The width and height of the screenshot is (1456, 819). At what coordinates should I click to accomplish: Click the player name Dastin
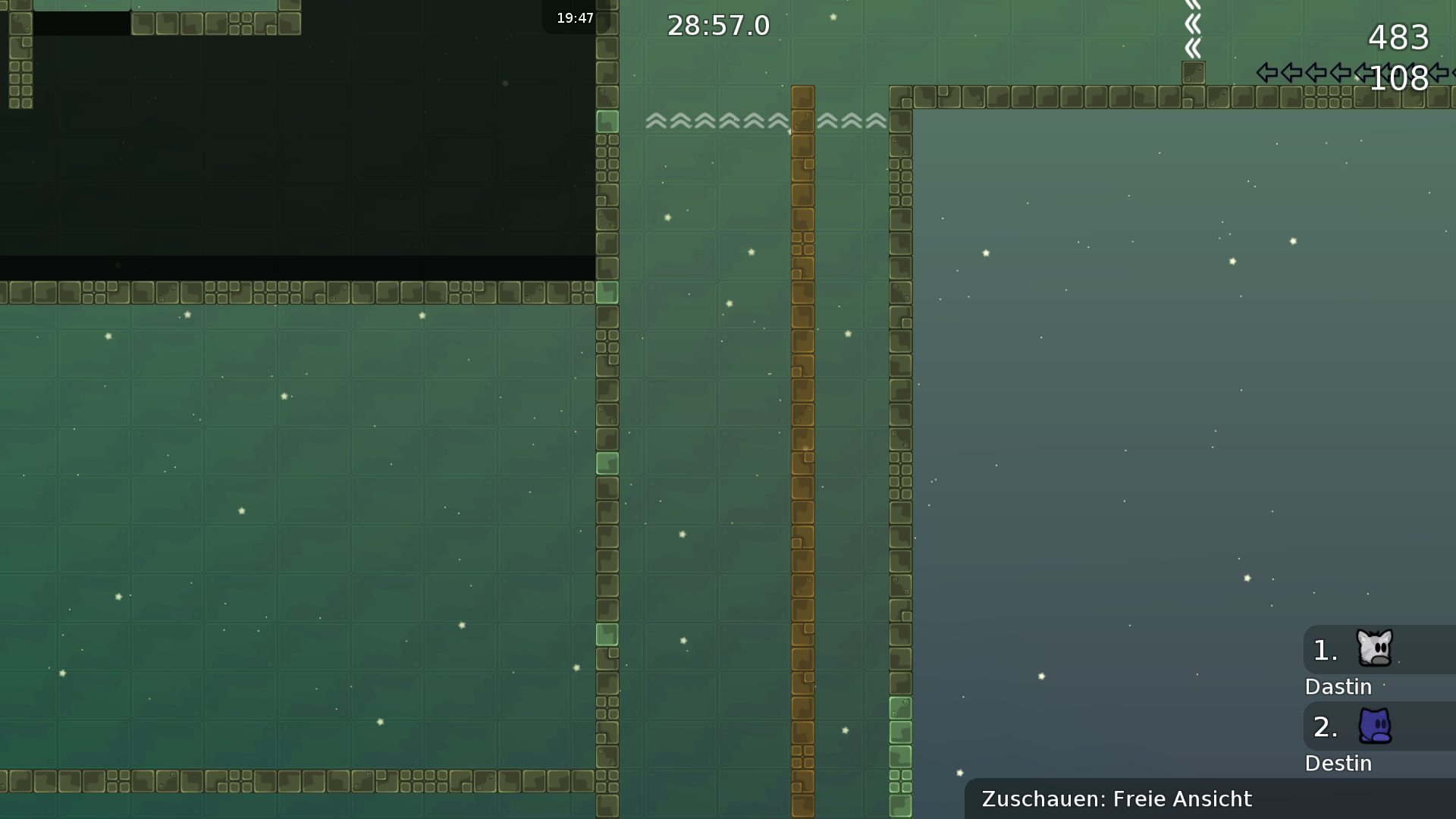(x=1338, y=686)
